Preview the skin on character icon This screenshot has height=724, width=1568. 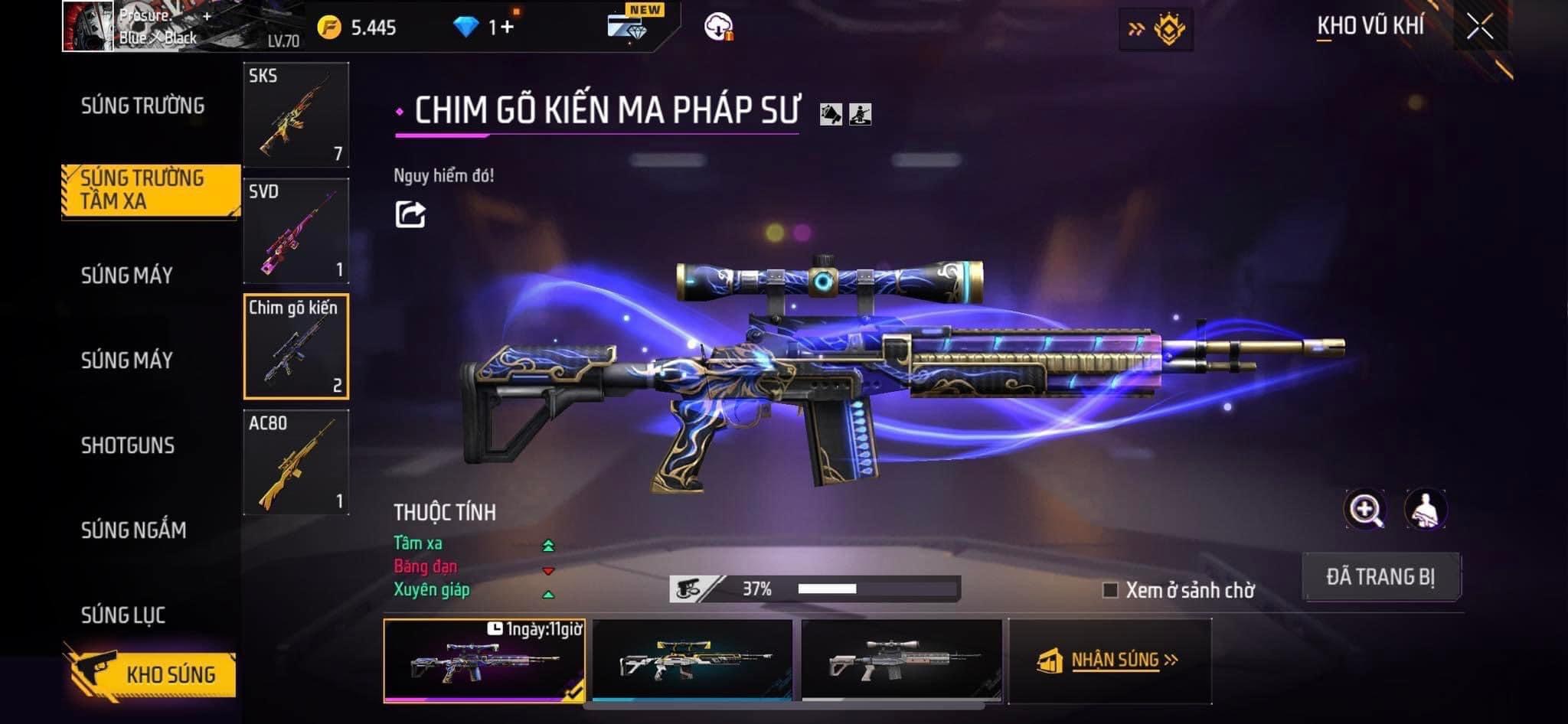(x=1426, y=510)
